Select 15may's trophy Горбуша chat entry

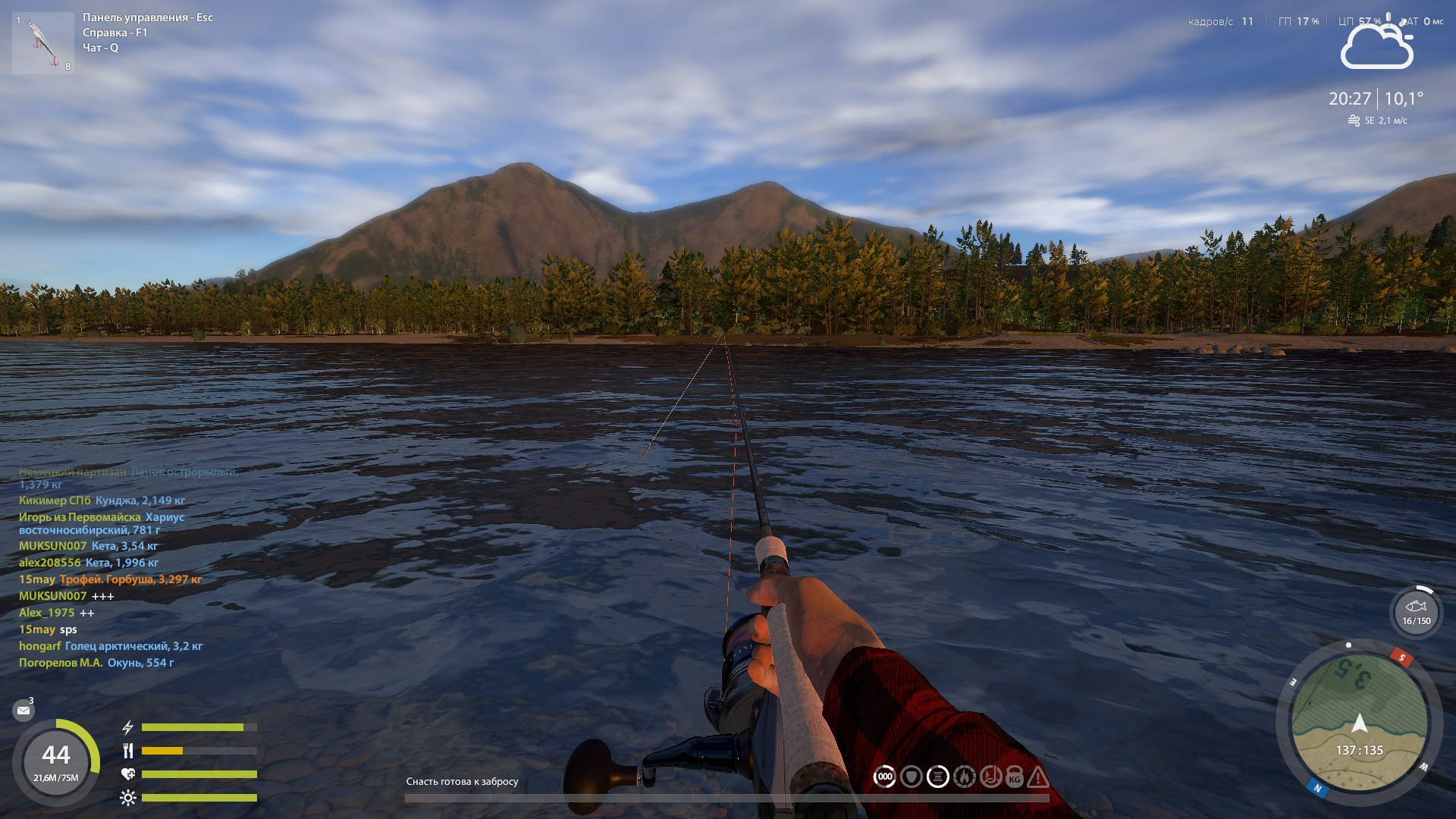tap(130, 579)
